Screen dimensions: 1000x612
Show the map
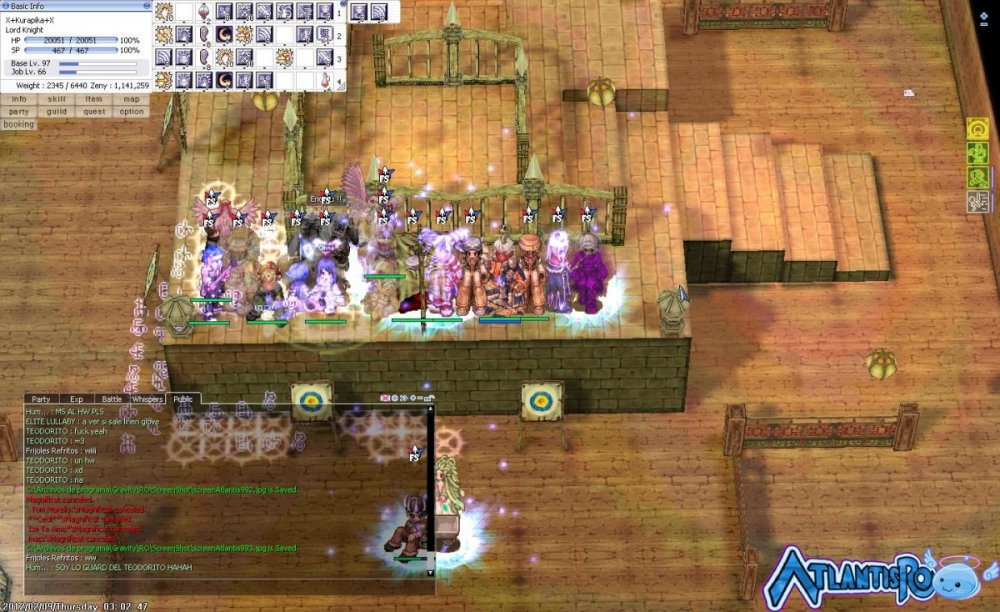131,99
